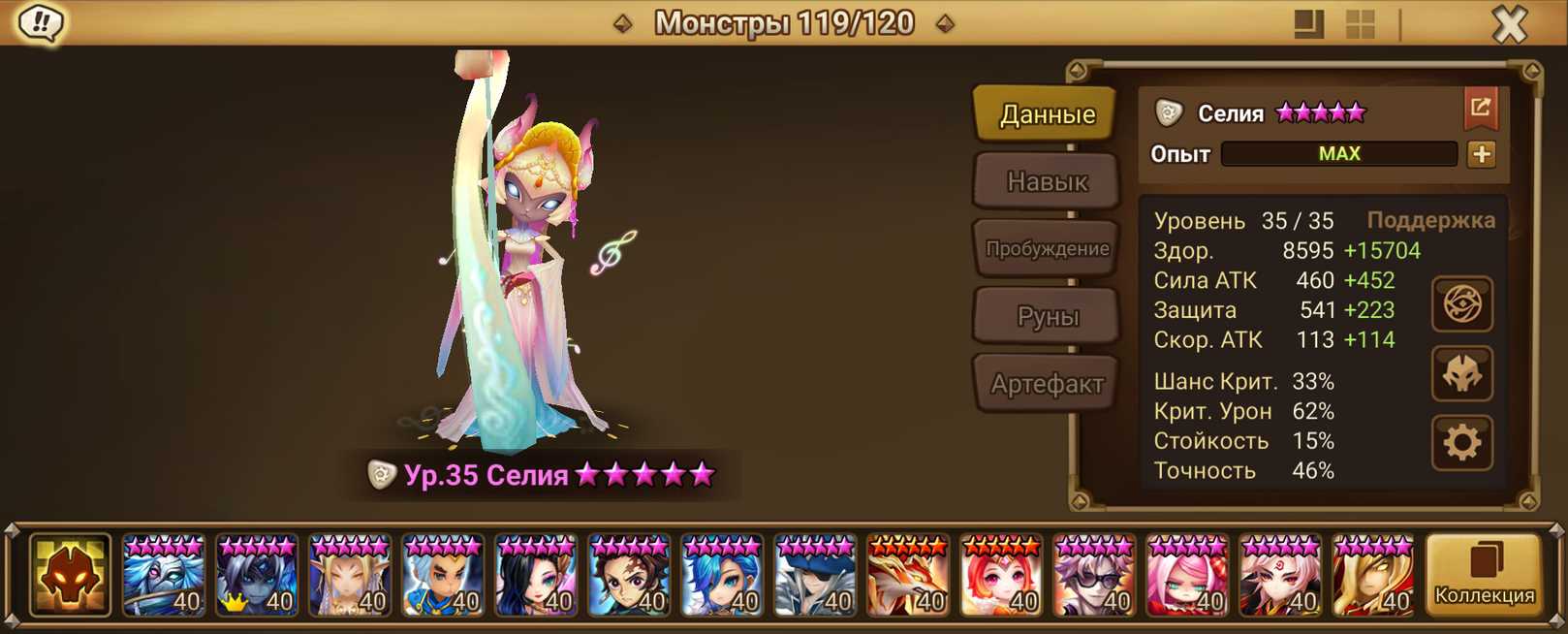
Task: Show the Руны tab
Action: click(1047, 316)
